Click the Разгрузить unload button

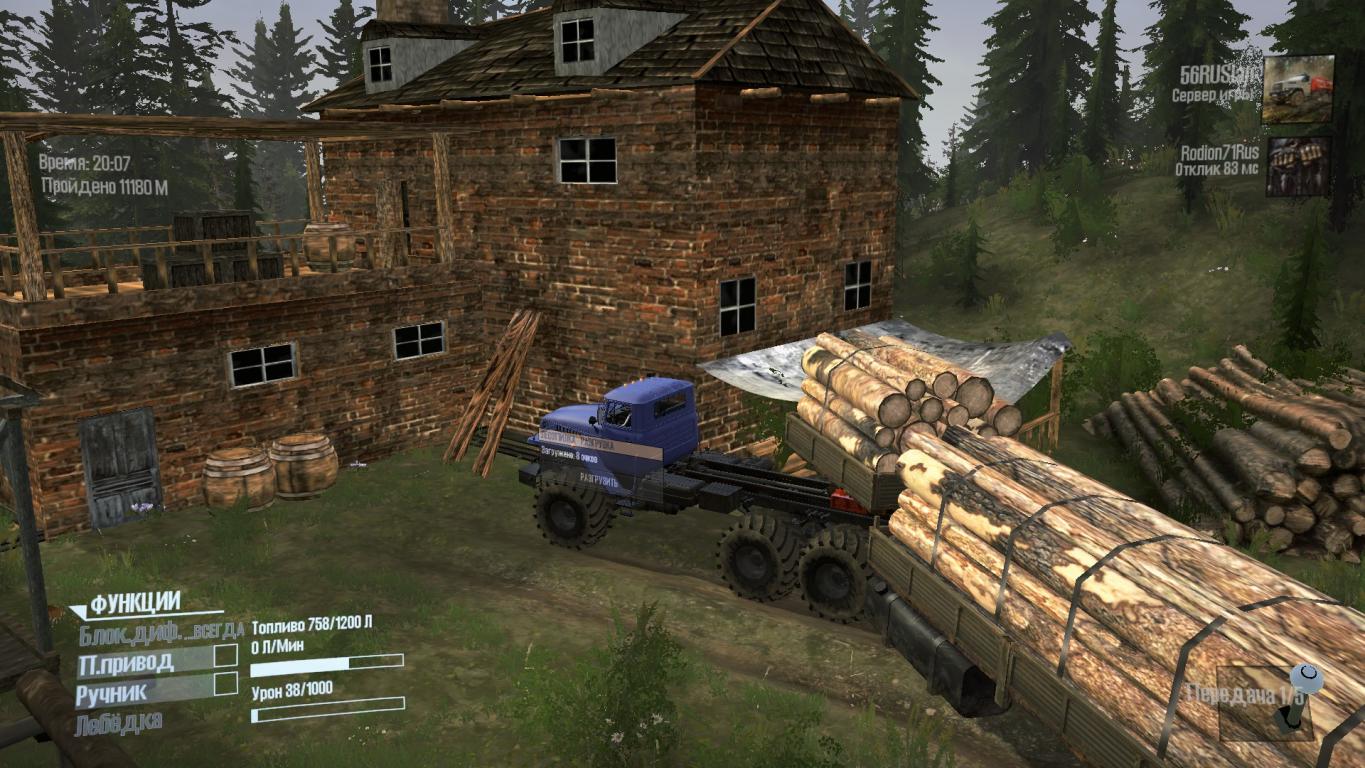(x=598, y=481)
